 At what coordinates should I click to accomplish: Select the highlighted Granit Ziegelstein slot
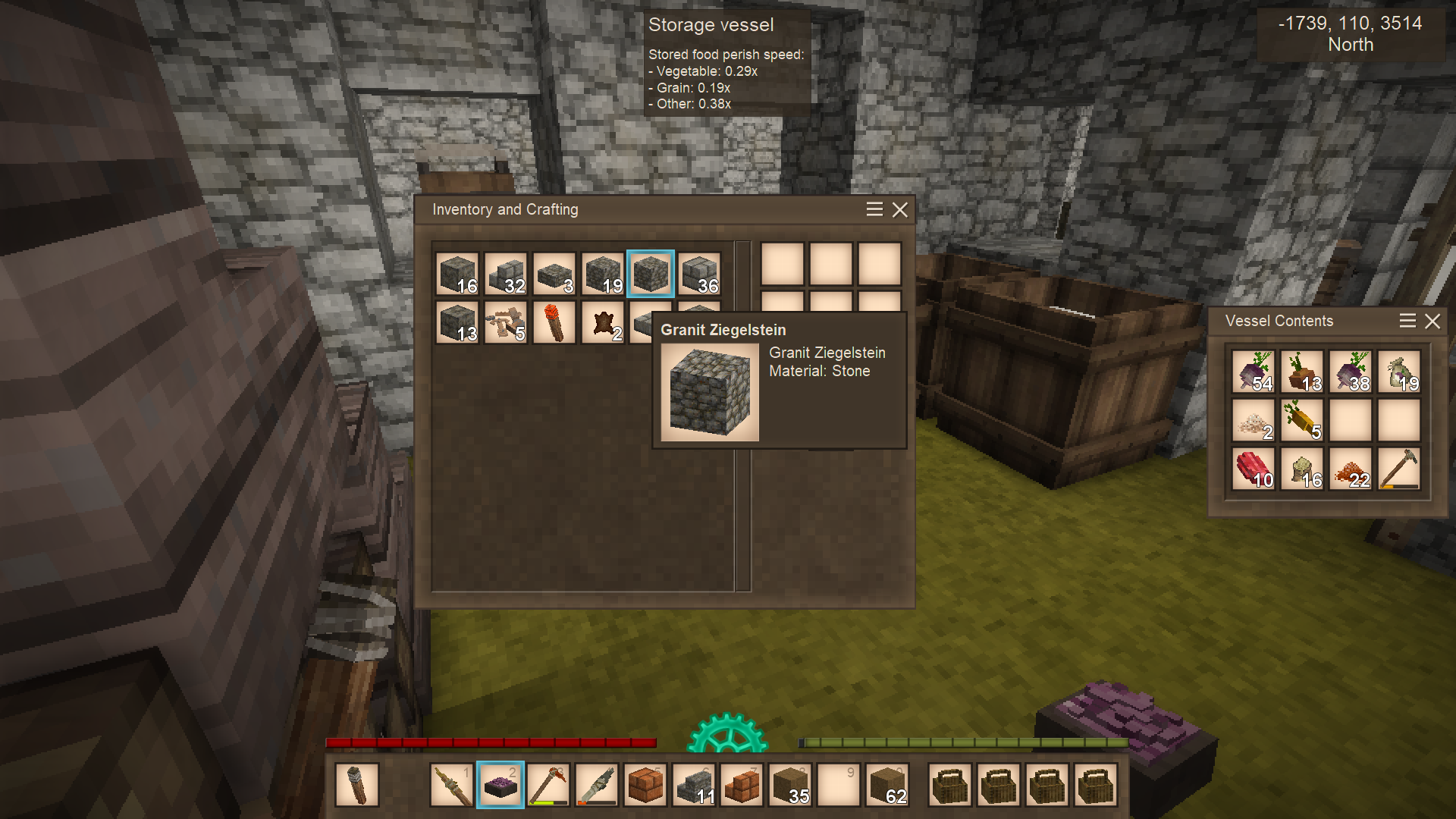(651, 274)
